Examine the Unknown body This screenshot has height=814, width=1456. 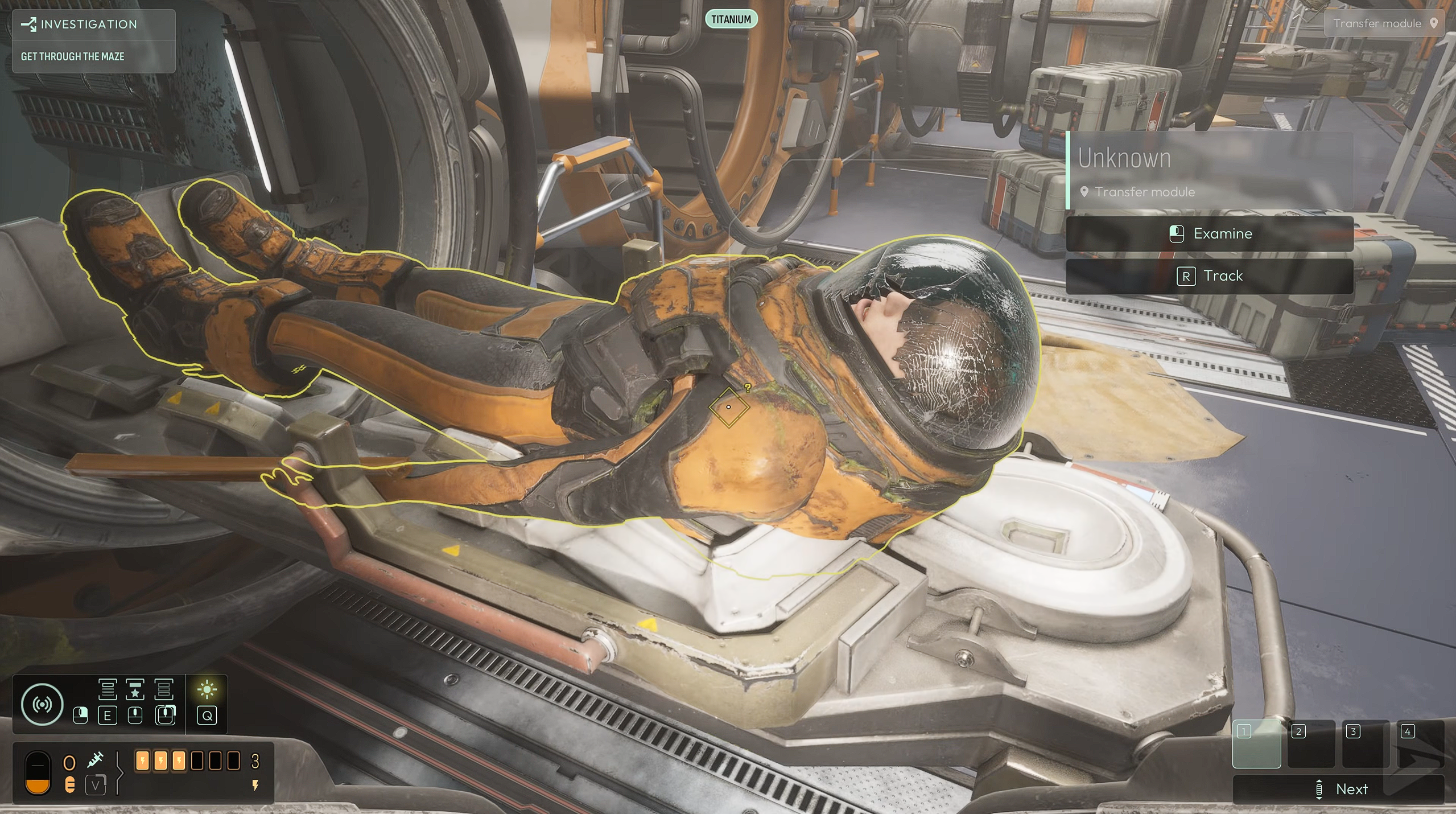pyautogui.click(x=1209, y=234)
